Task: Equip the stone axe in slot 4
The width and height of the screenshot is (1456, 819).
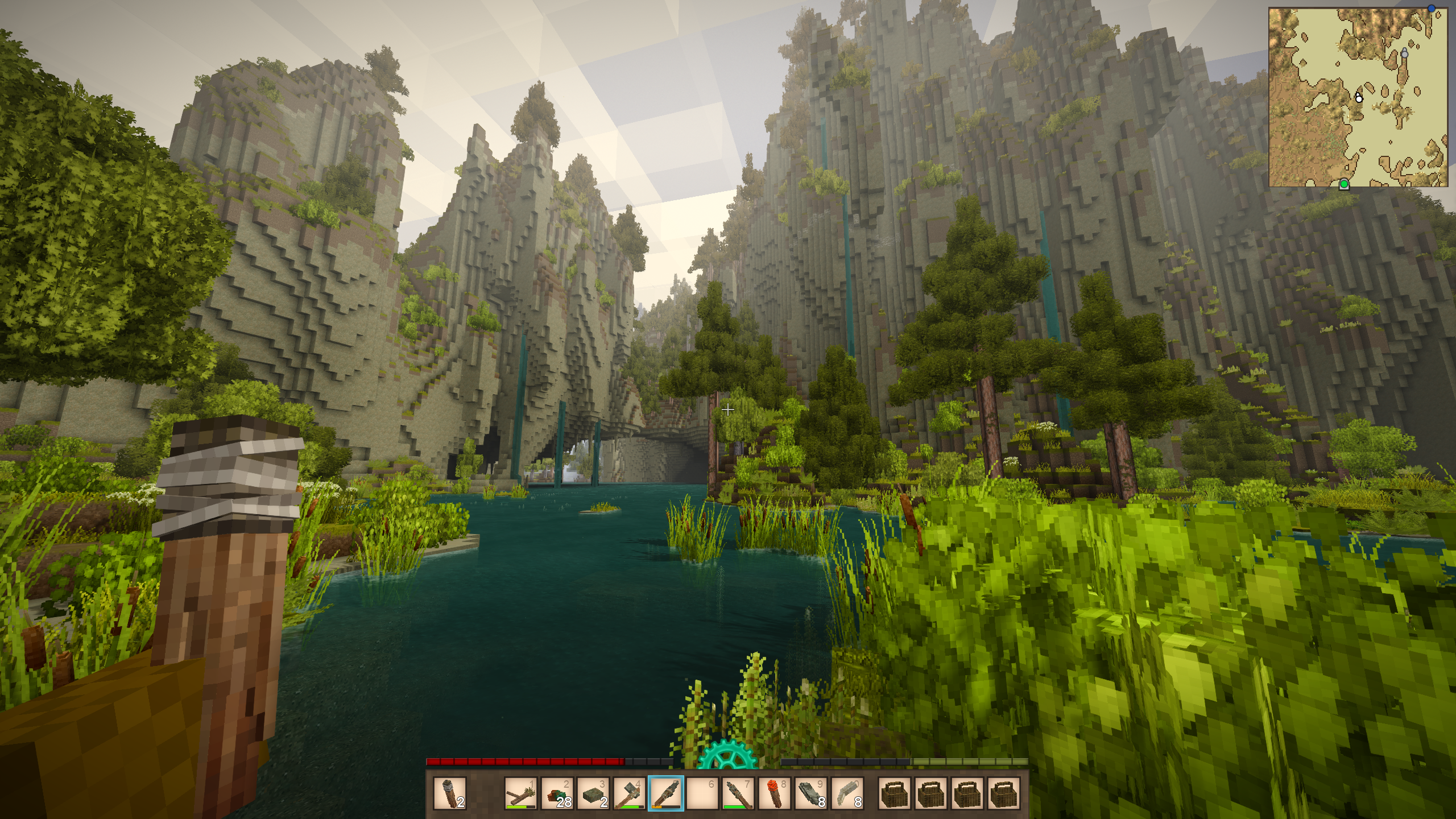Action: pos(630,793)
